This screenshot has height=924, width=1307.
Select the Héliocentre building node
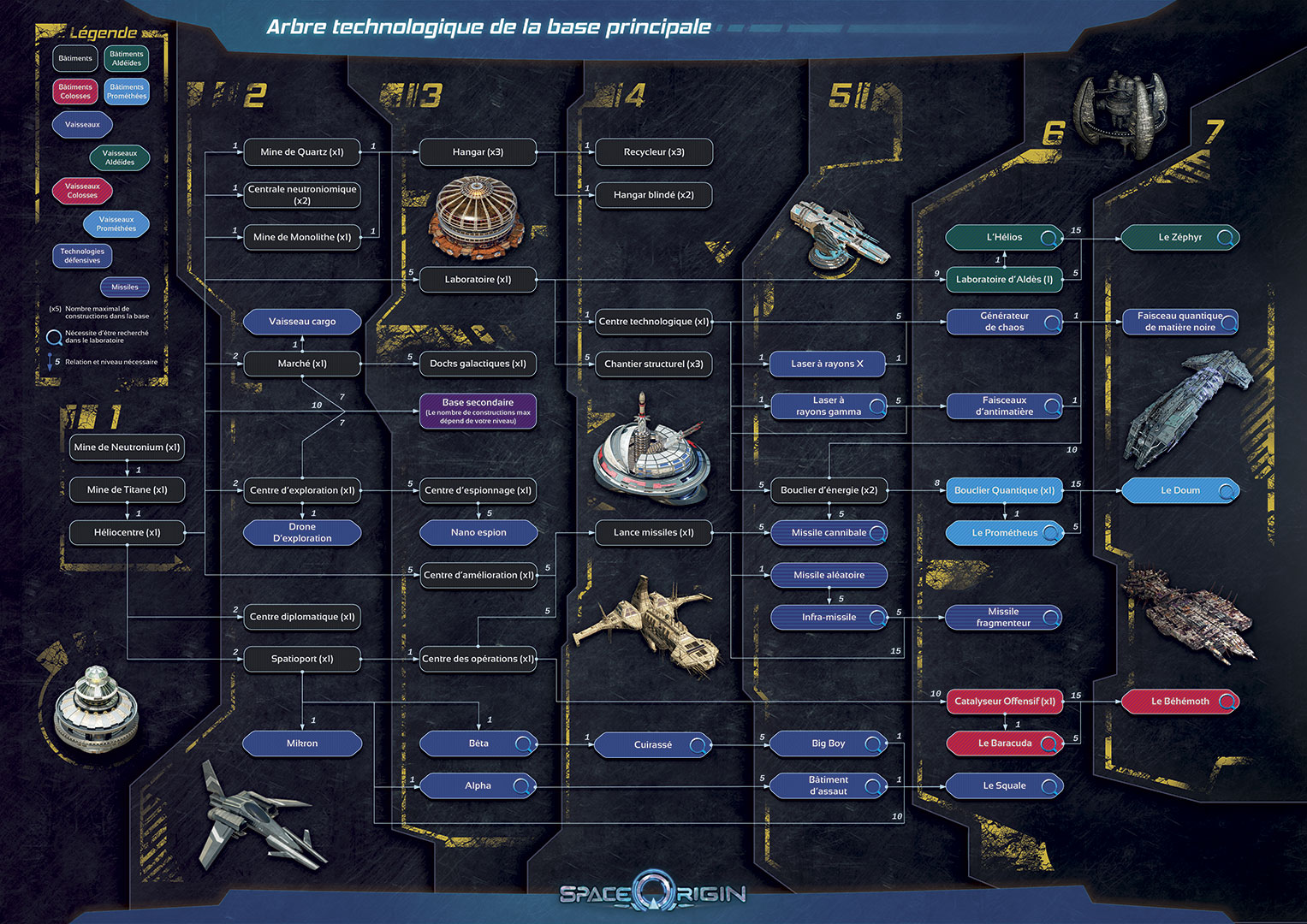(x=127, y=532)
